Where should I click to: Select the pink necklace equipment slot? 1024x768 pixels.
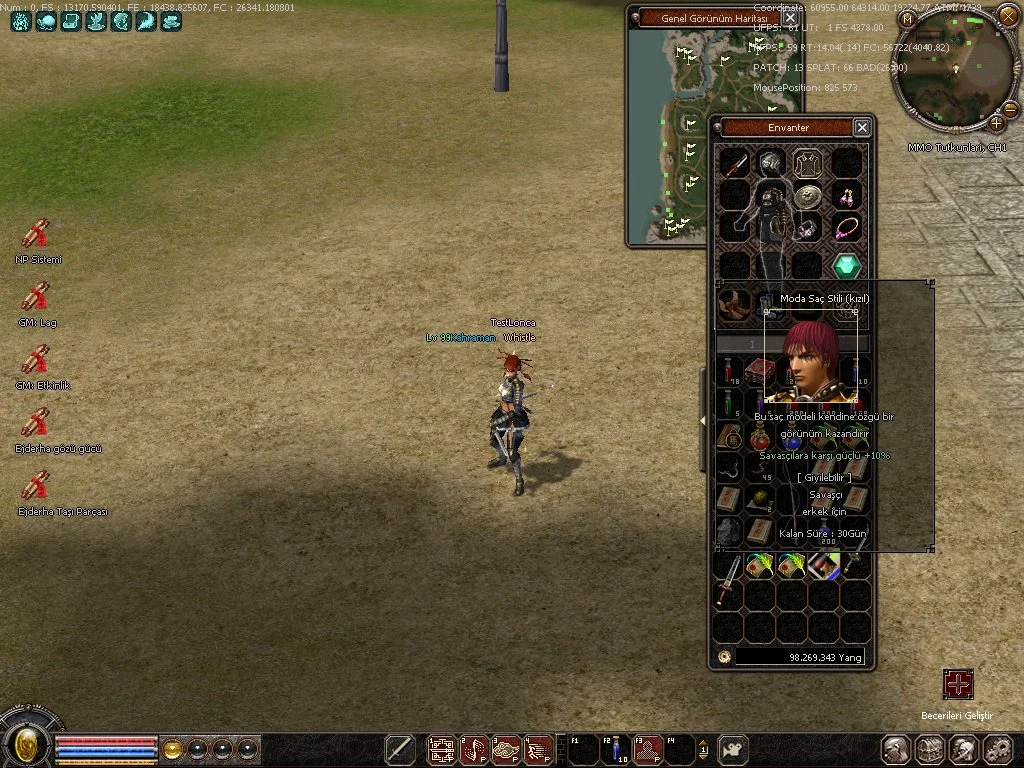(847, 228)
